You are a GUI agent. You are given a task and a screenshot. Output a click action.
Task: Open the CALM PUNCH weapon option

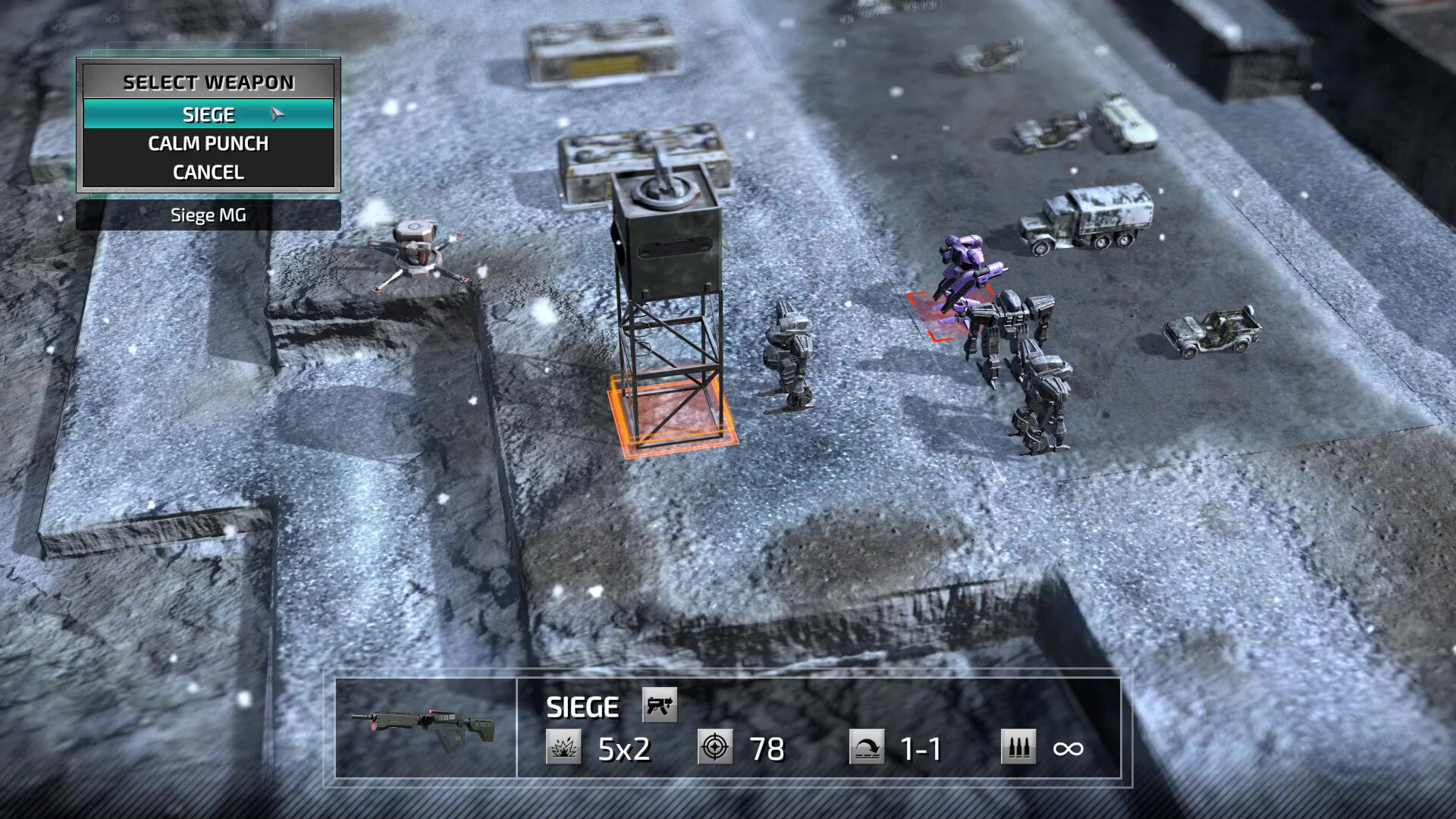[x=209, y=143]
